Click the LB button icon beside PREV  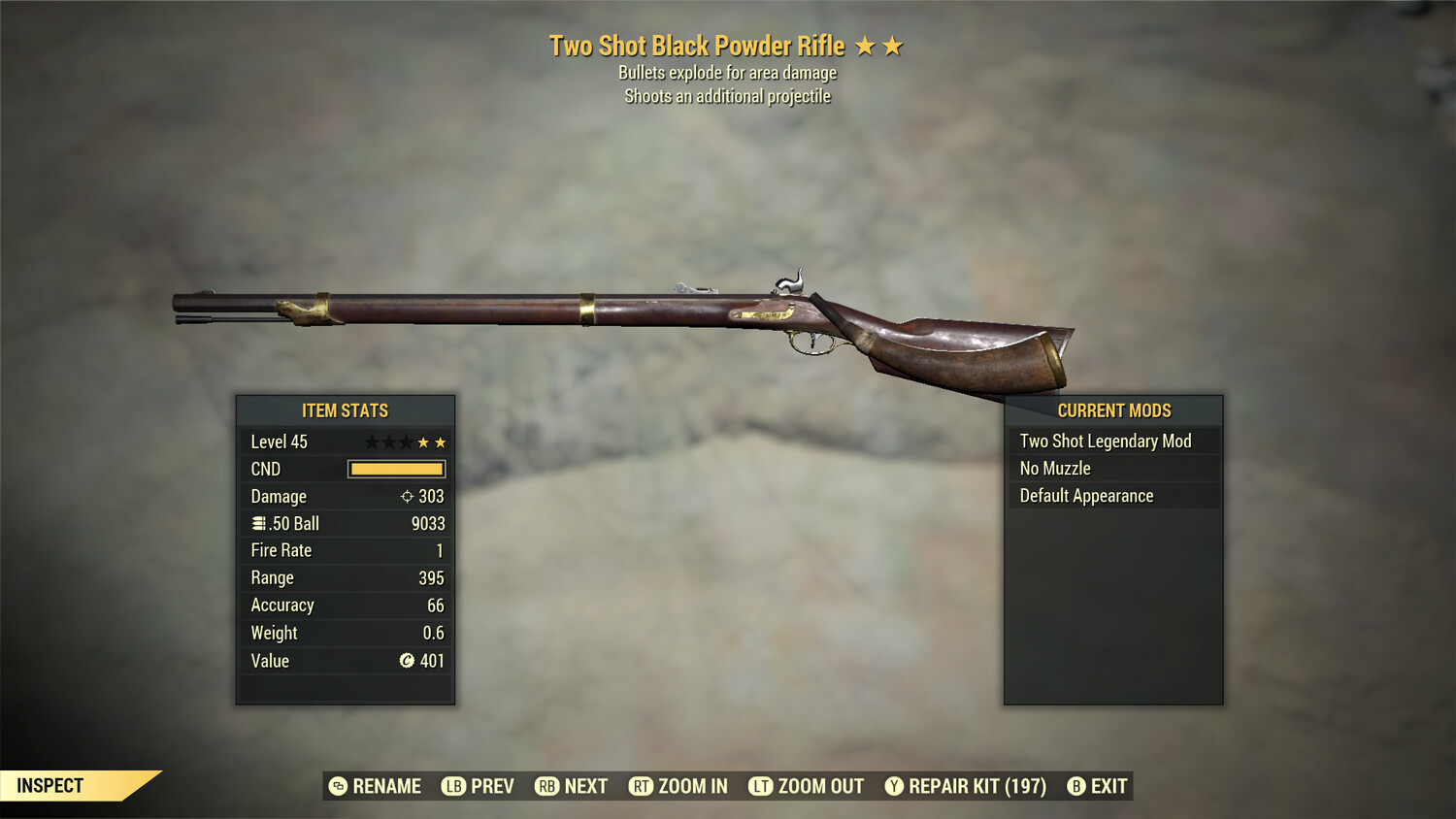[452, 786]
